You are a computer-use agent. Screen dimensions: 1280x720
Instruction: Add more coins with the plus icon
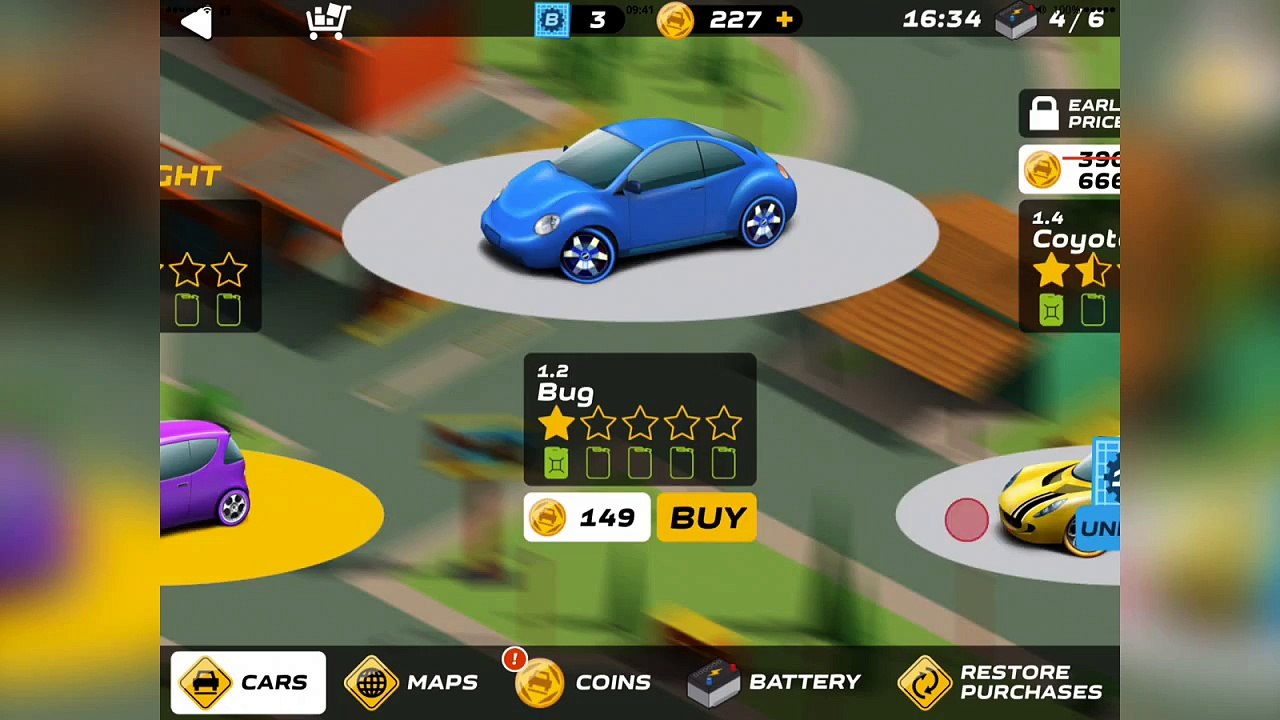click(784, 20)
